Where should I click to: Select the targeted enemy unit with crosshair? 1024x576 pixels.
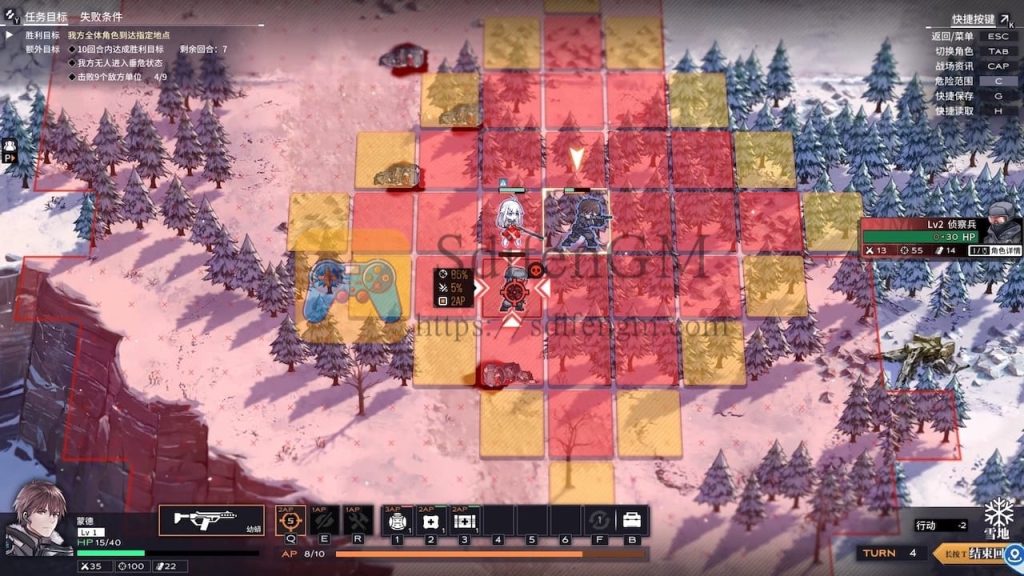coord(512,289)
